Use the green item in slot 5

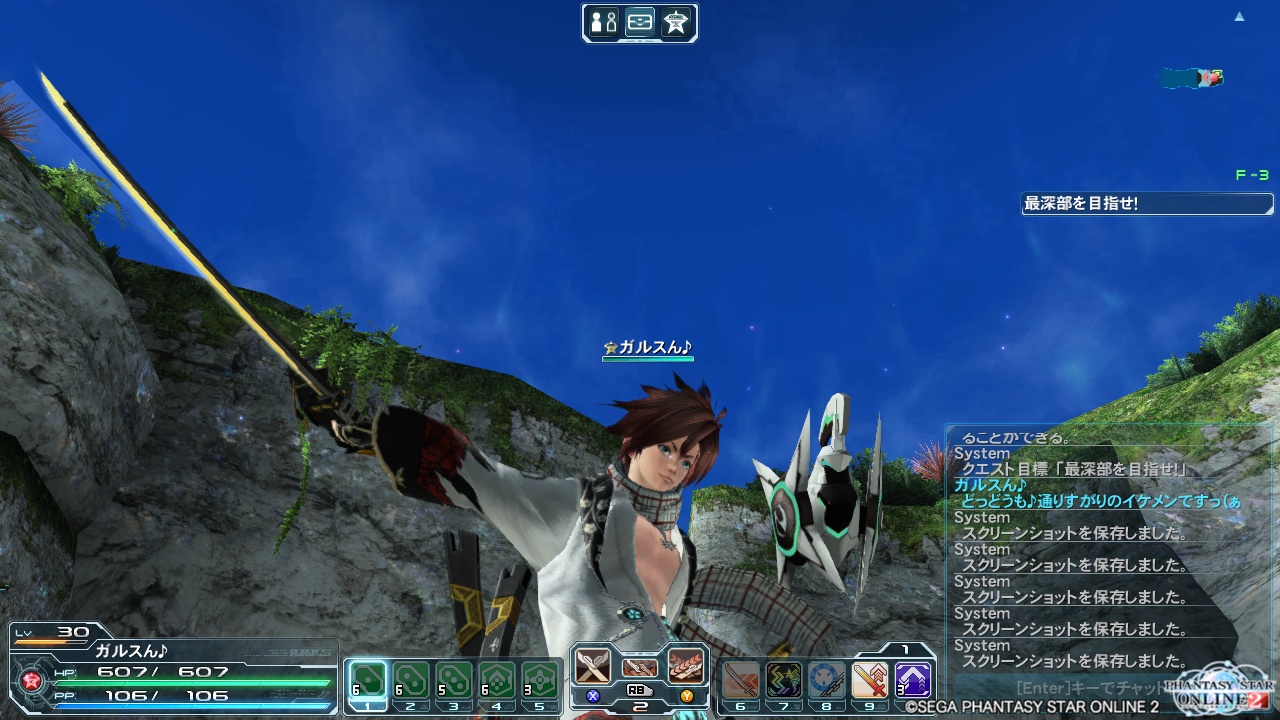(x=540, y=682)
